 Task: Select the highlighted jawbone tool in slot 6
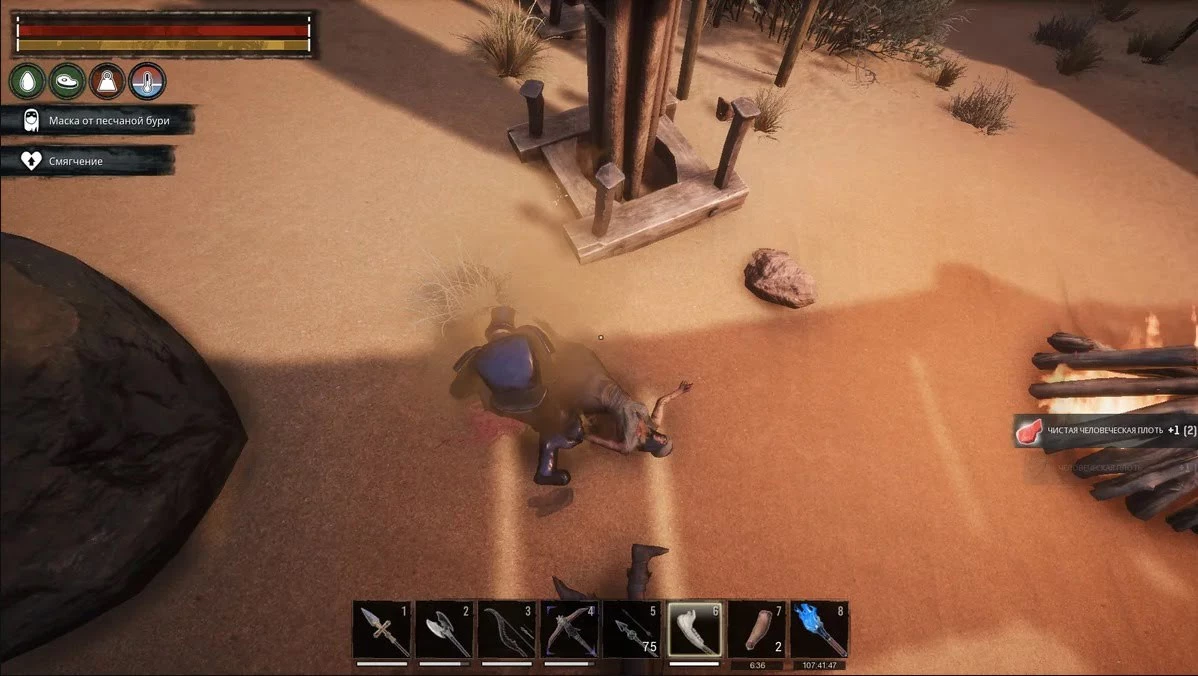pos(695,629)
